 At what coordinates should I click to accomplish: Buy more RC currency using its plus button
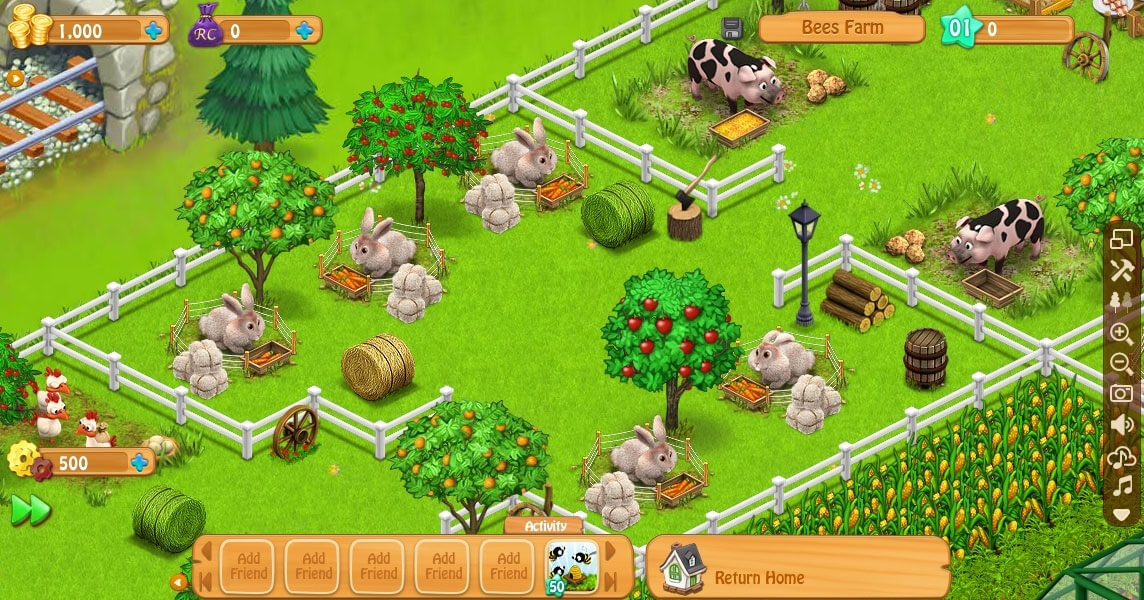[304, 31]
